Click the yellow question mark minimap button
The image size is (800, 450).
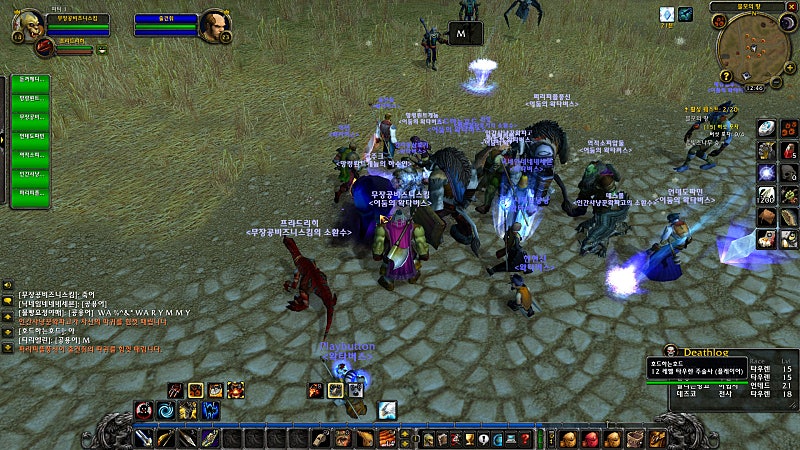(727, 76)
